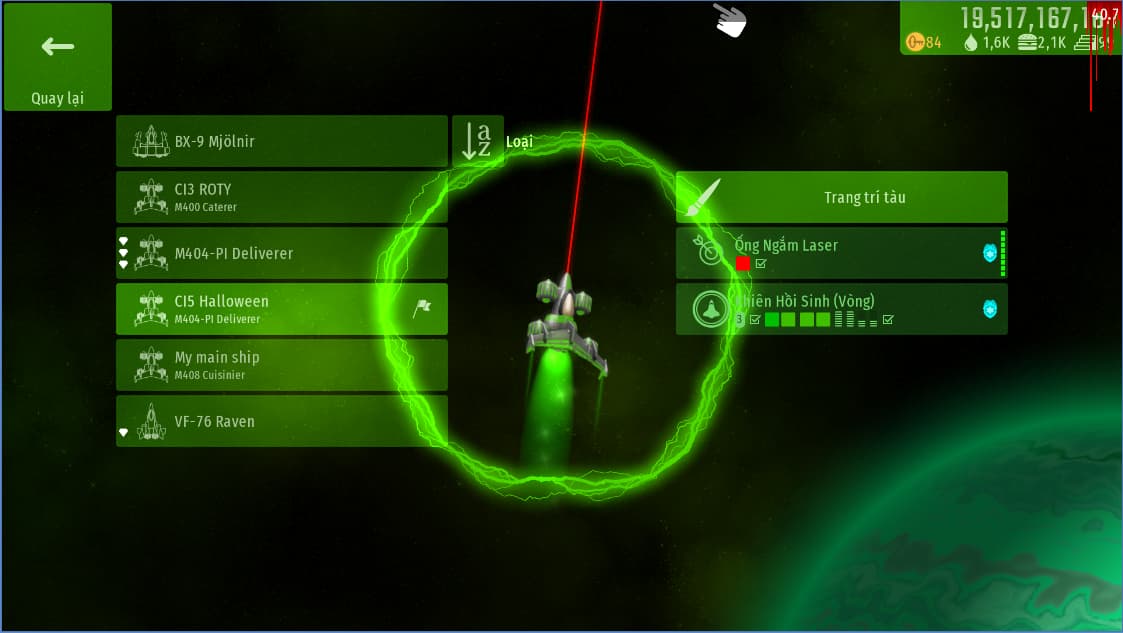Select My main ship from list
The image size is (1123, 633).
[x=281, y=365]
